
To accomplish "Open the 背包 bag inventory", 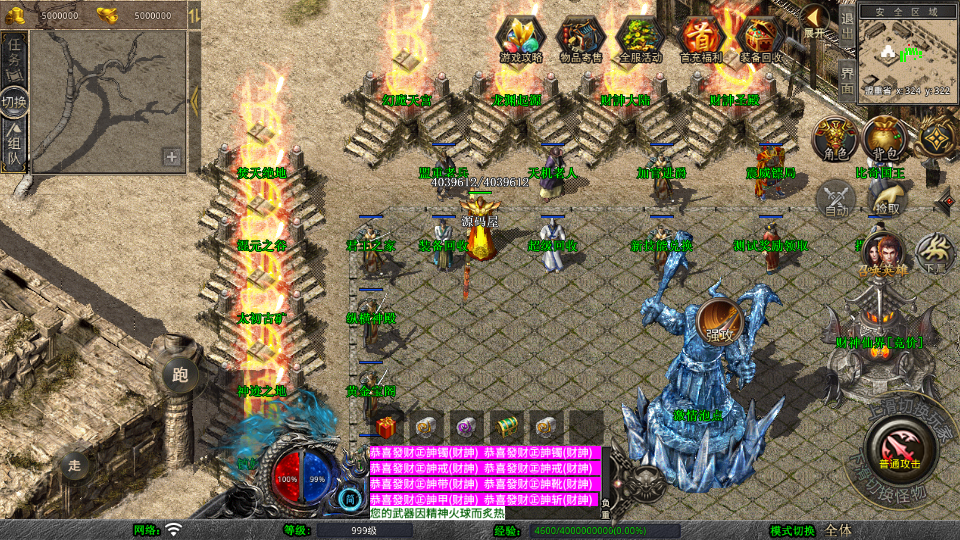I will click(882, 140).
